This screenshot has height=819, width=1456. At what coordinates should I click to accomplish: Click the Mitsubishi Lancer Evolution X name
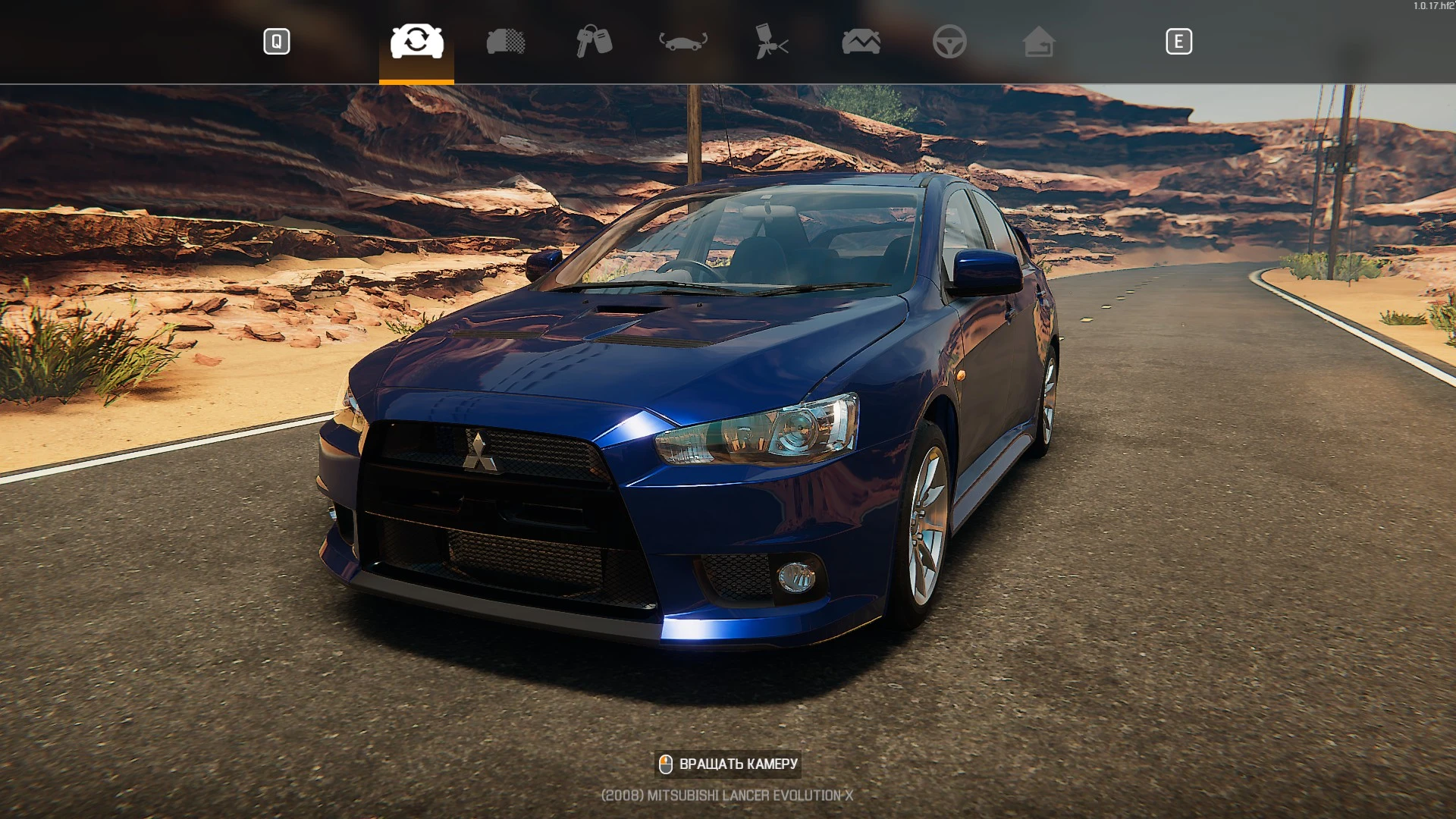click(x=727, y=795)
